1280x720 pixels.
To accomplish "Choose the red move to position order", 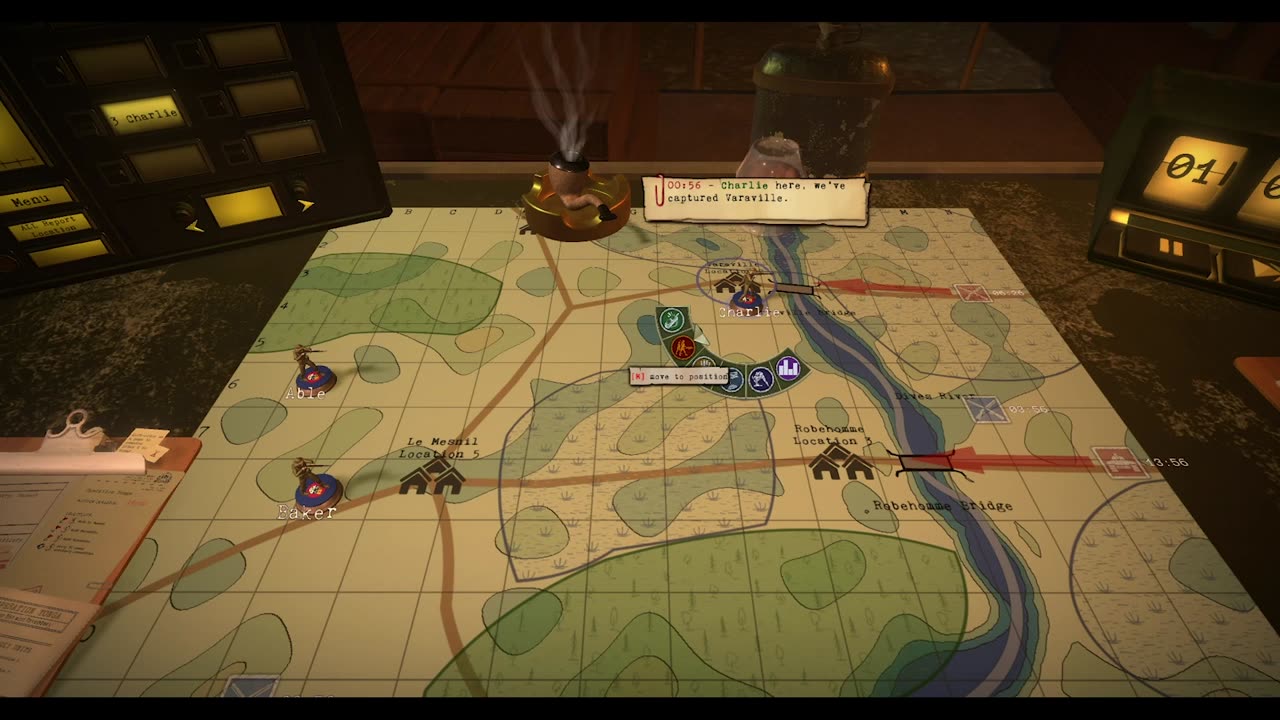I will [x=684, y=349].
